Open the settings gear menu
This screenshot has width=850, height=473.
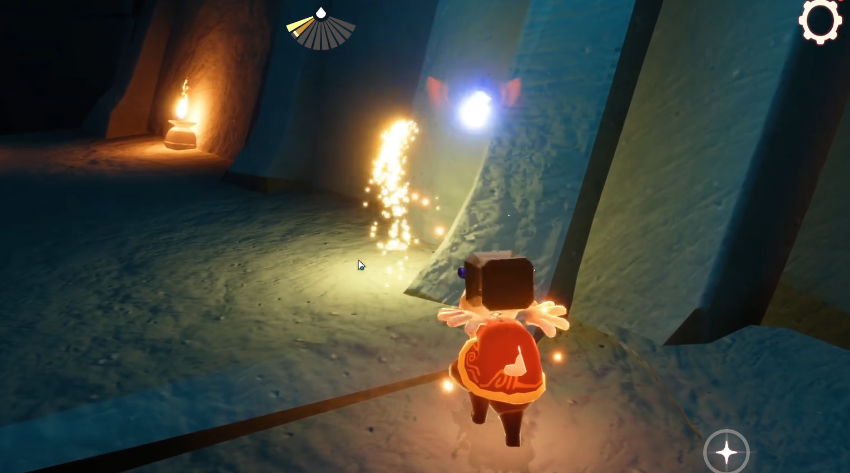click(x=820, y=20)
